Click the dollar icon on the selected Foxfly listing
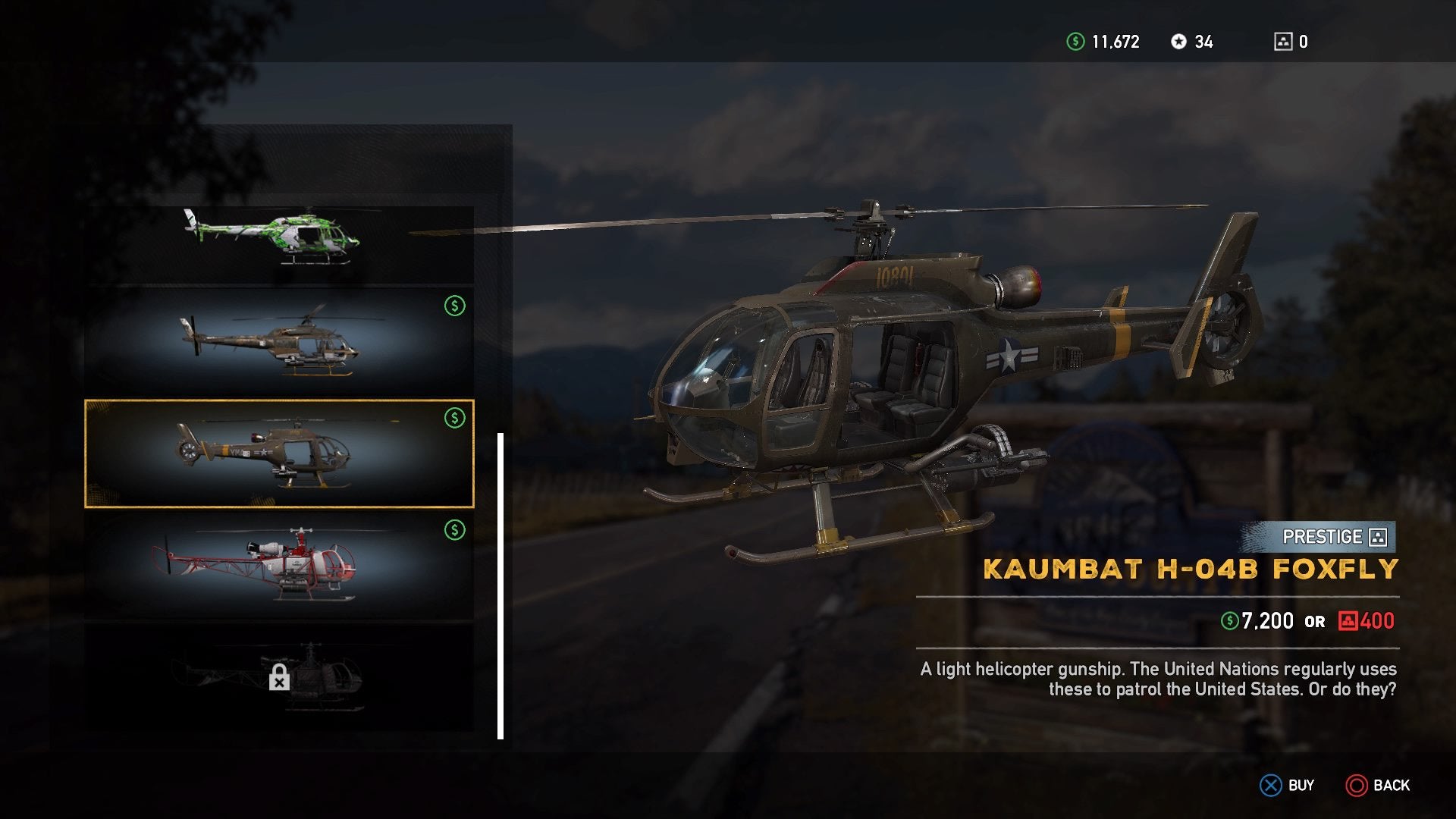1456x819 pixels. [455, 416]
